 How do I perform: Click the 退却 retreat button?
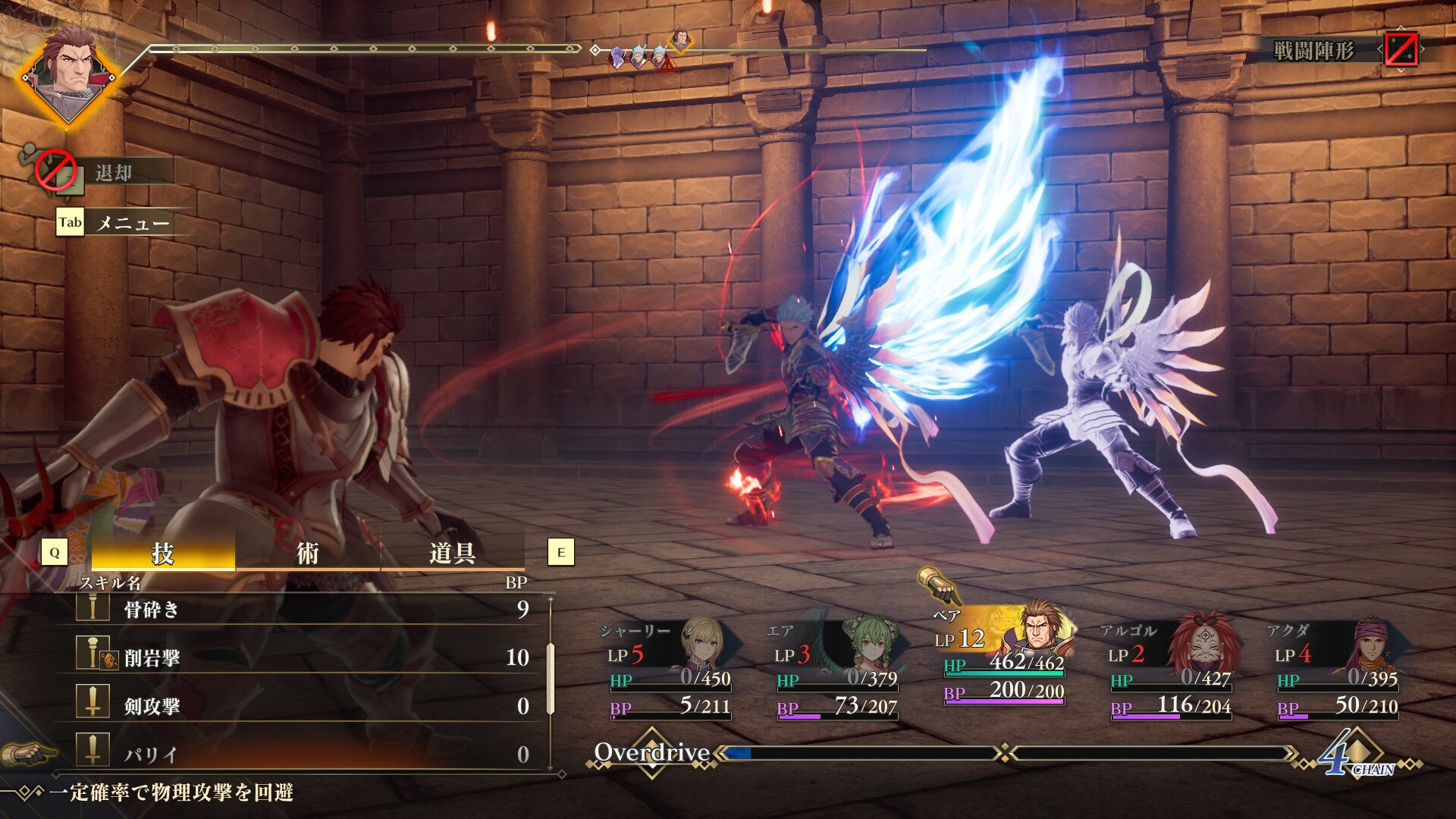pos(112,173)
